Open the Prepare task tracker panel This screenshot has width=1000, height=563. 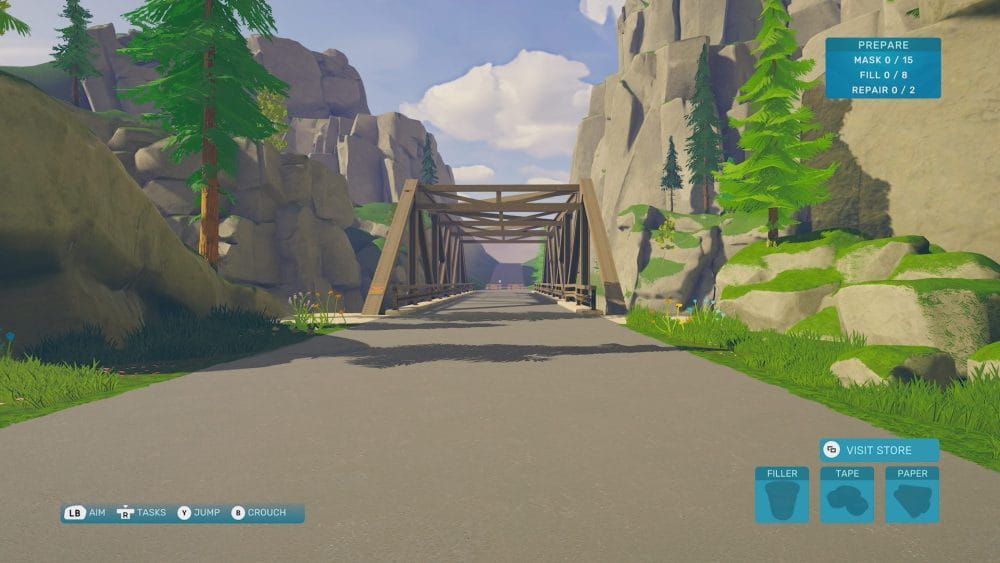882,68
